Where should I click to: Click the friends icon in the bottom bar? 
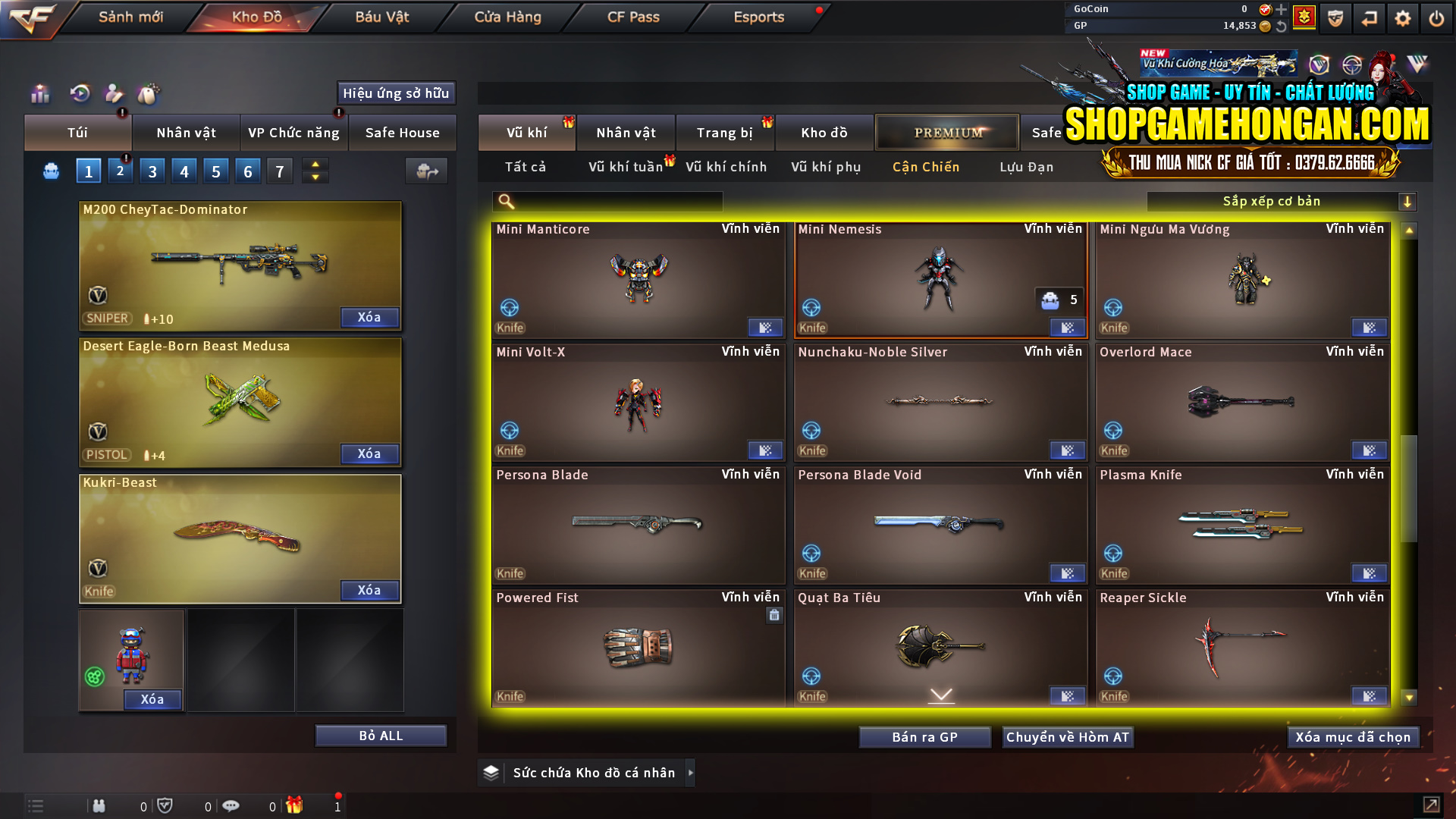[99, 805]
